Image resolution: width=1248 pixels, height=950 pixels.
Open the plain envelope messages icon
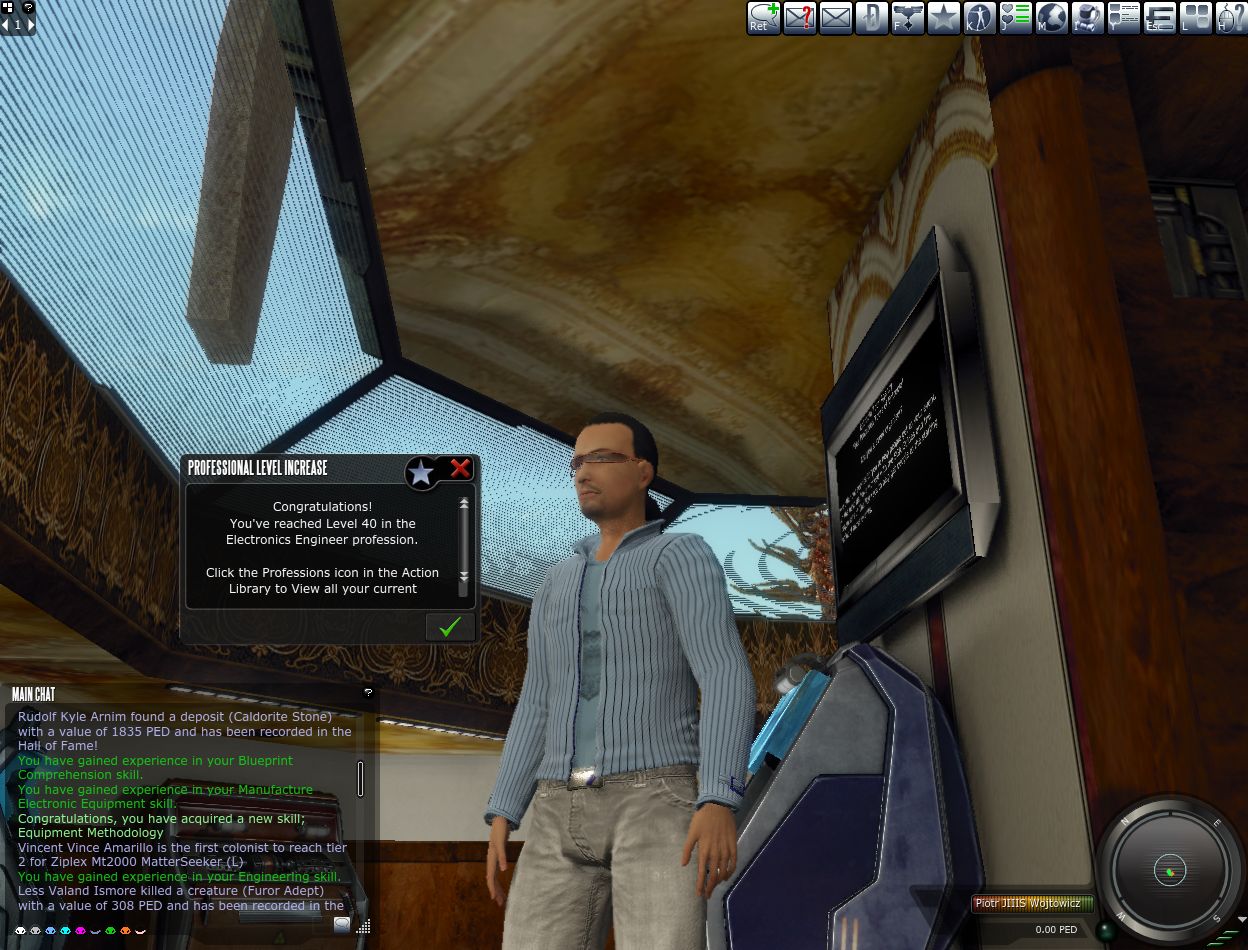point(836,18)
